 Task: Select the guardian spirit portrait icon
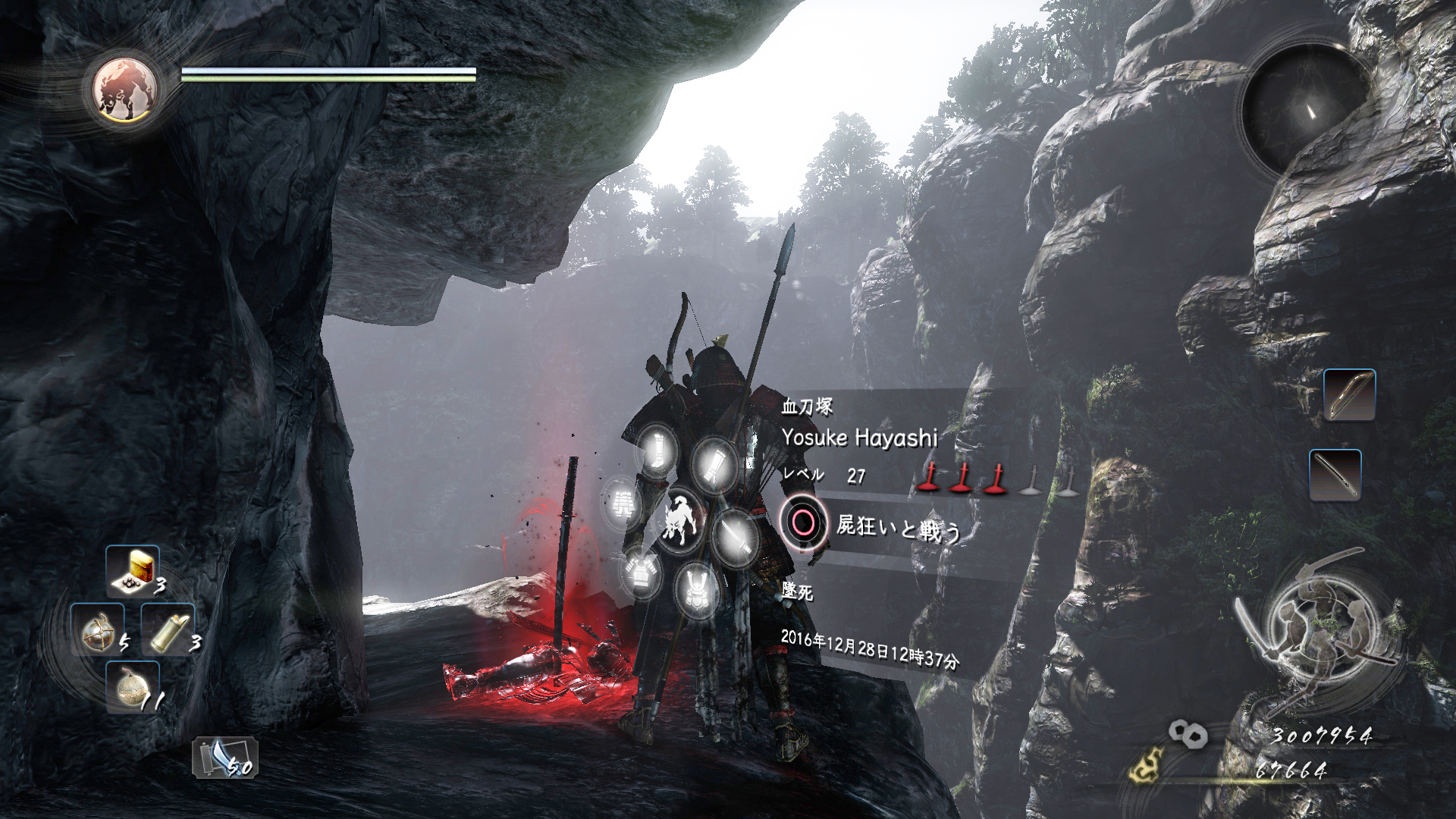click(125, 91)
